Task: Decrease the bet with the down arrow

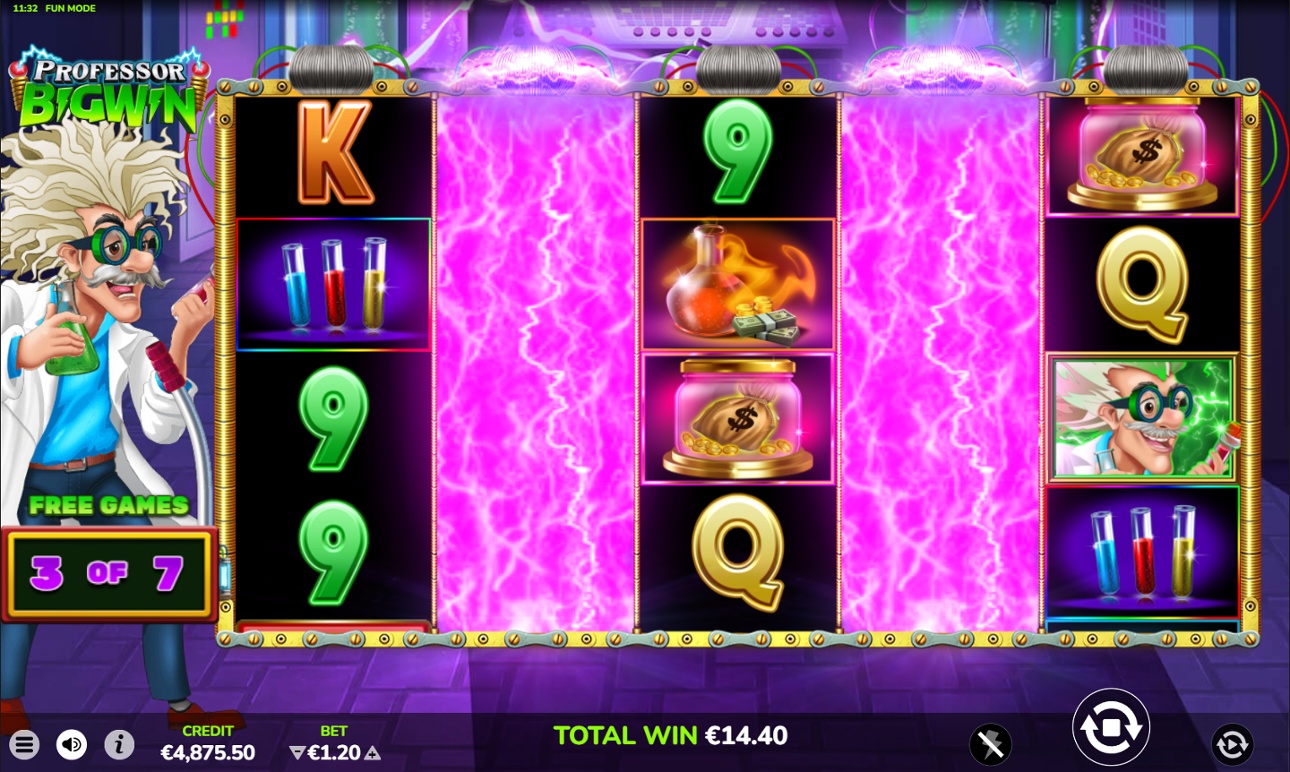Action: pyautogui.click(x=297, y=753)
